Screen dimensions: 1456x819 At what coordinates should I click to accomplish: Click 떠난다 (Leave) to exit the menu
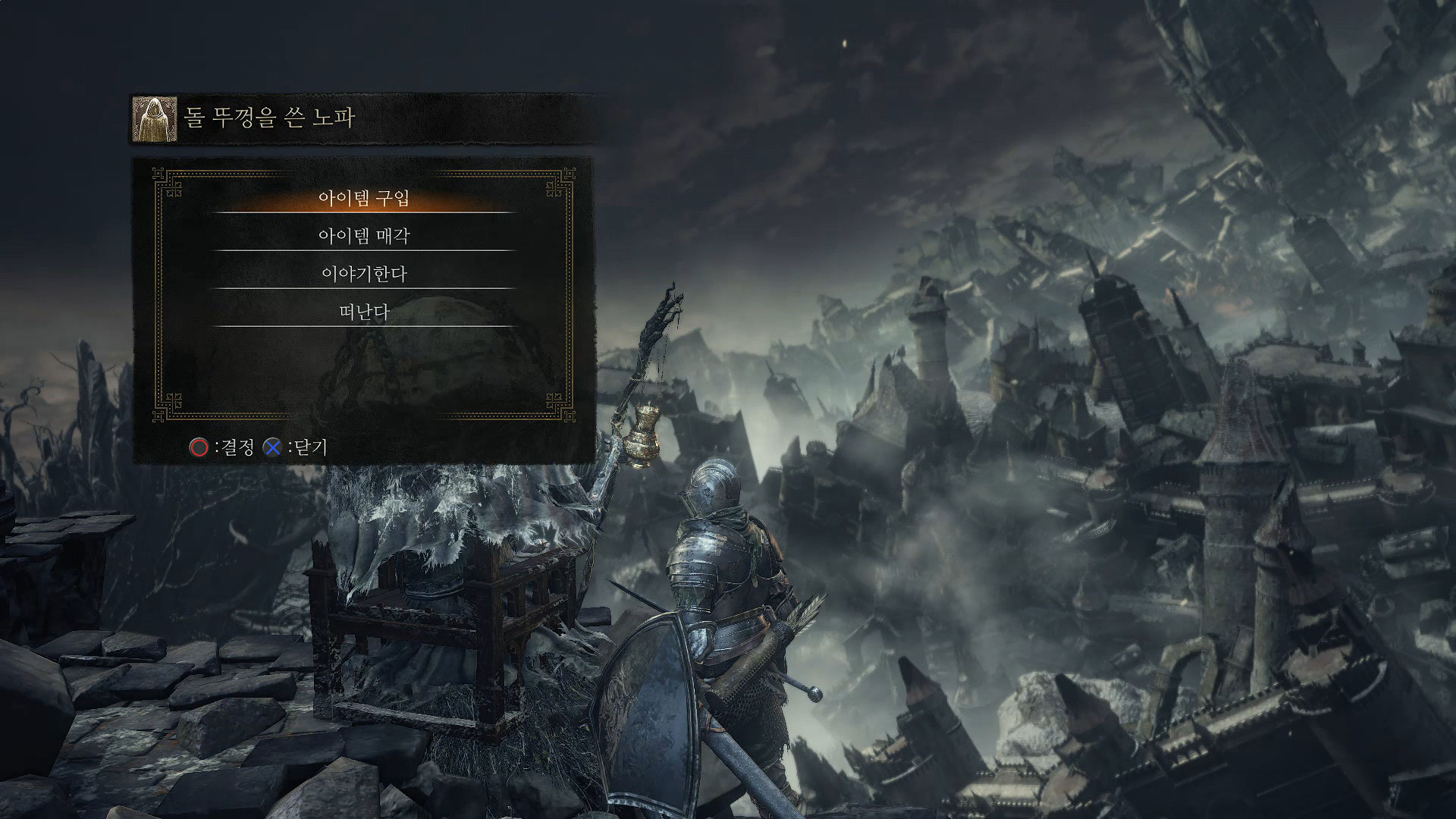click(364, 312)
